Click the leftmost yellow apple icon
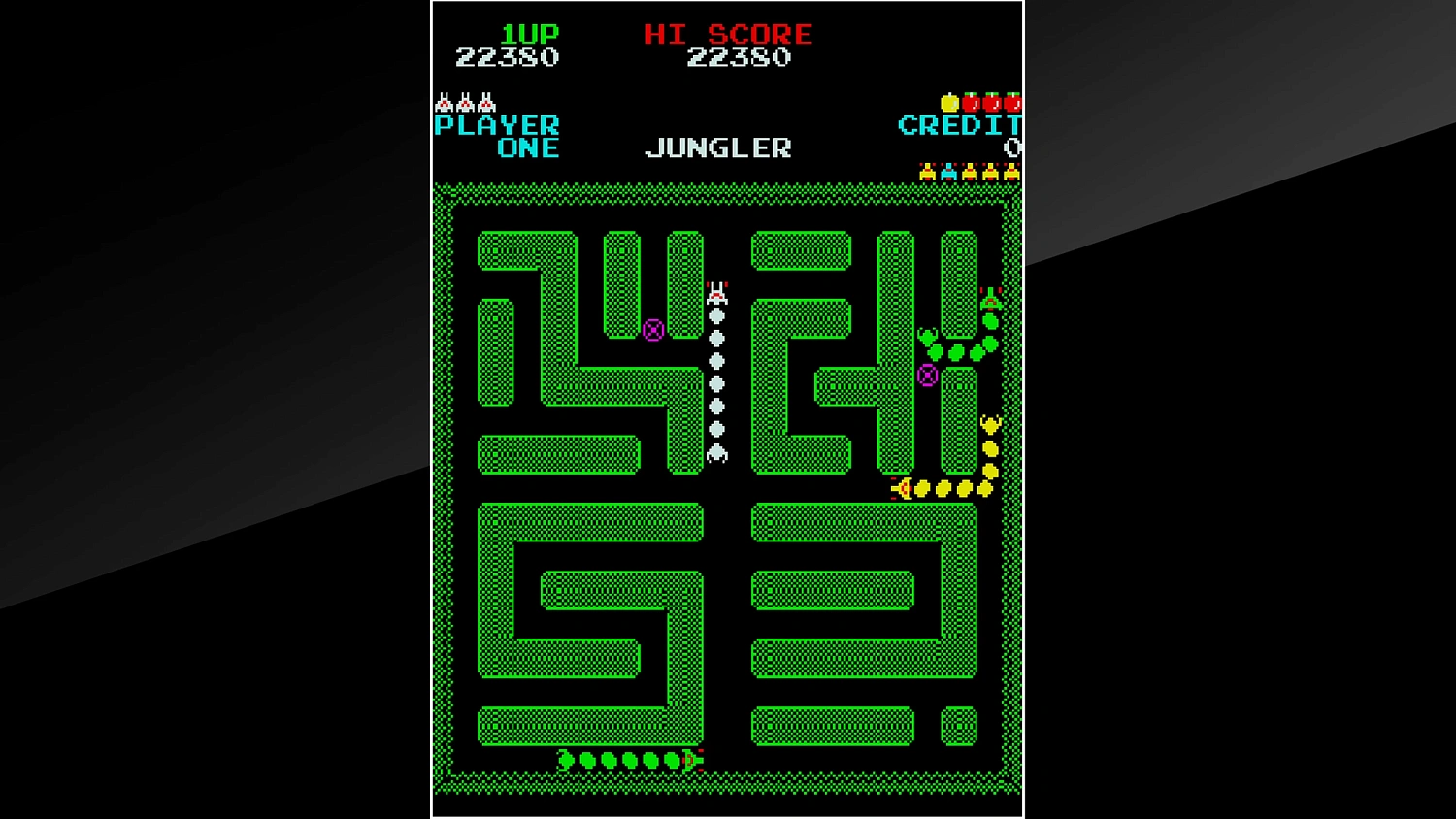Viewport: 1456px width, 819px height. [x=950, y=103]
